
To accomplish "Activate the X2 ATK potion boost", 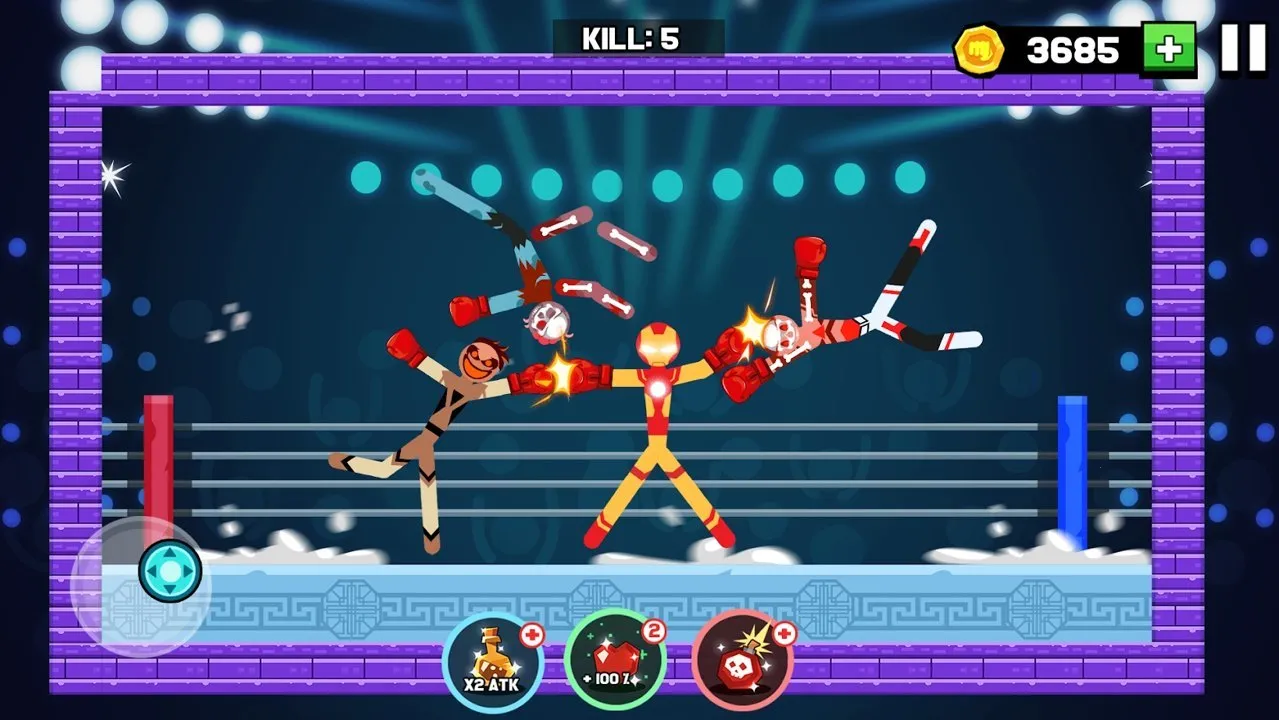I will (x=492, y=661).
